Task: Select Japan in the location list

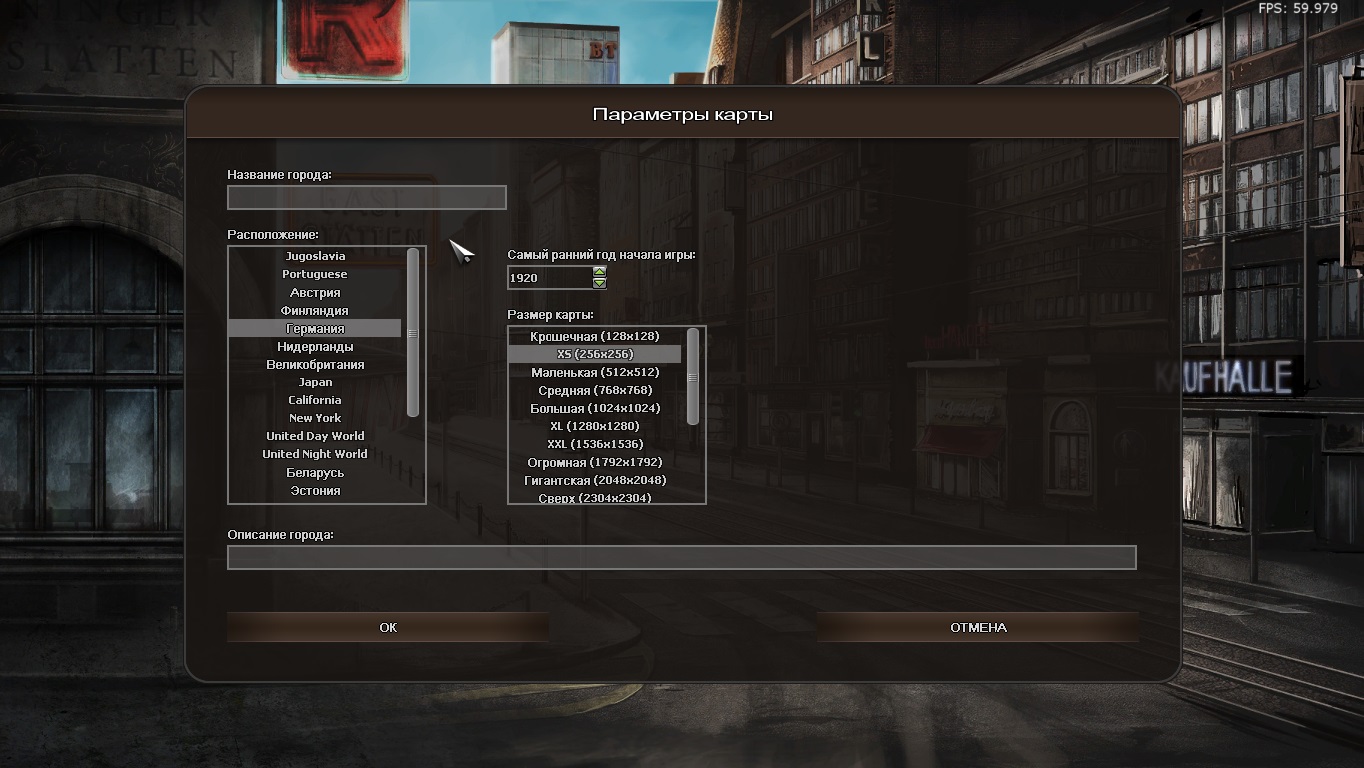Action: 315,382
